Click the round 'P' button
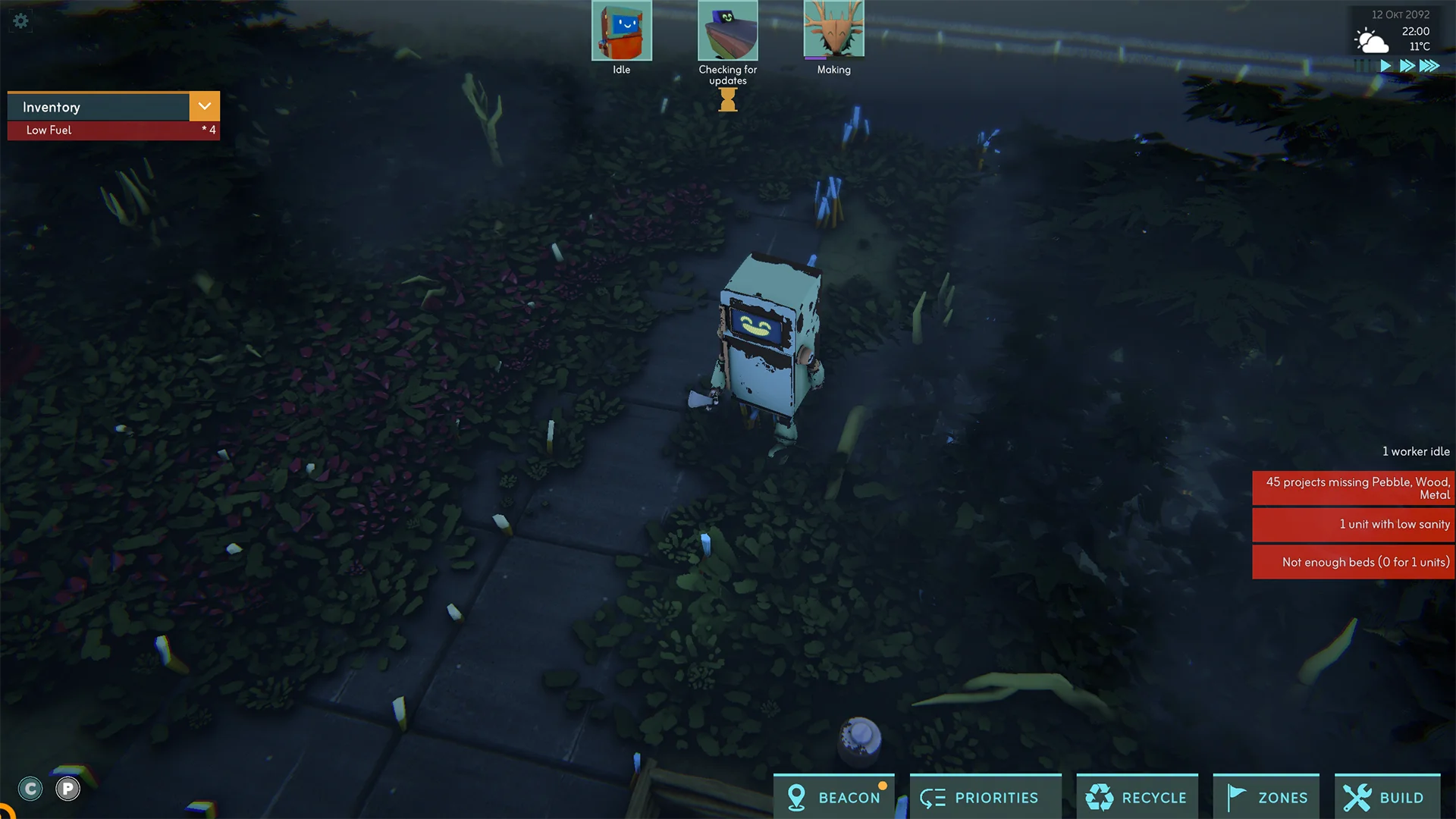This screenshot has width=1456, height=819. [67, 789]
